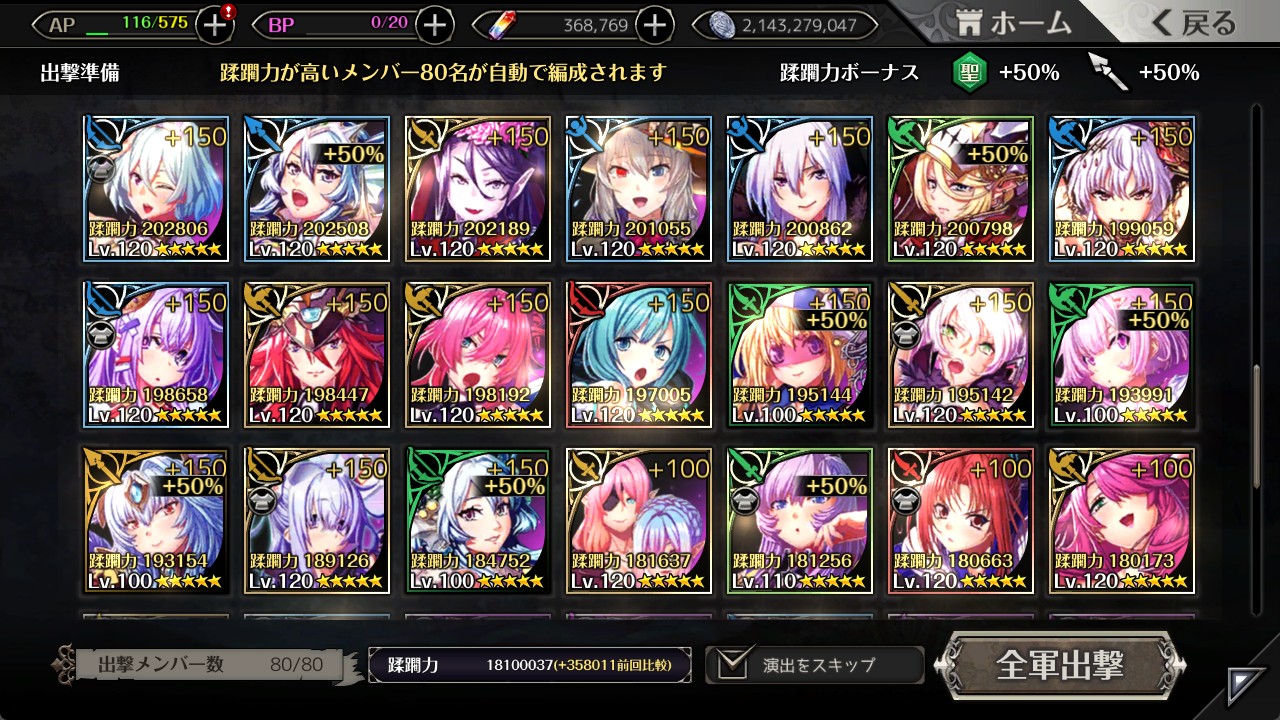Select the member card with power 200798
This screenshot has height=720, width=1280.
tap(961, 189)
